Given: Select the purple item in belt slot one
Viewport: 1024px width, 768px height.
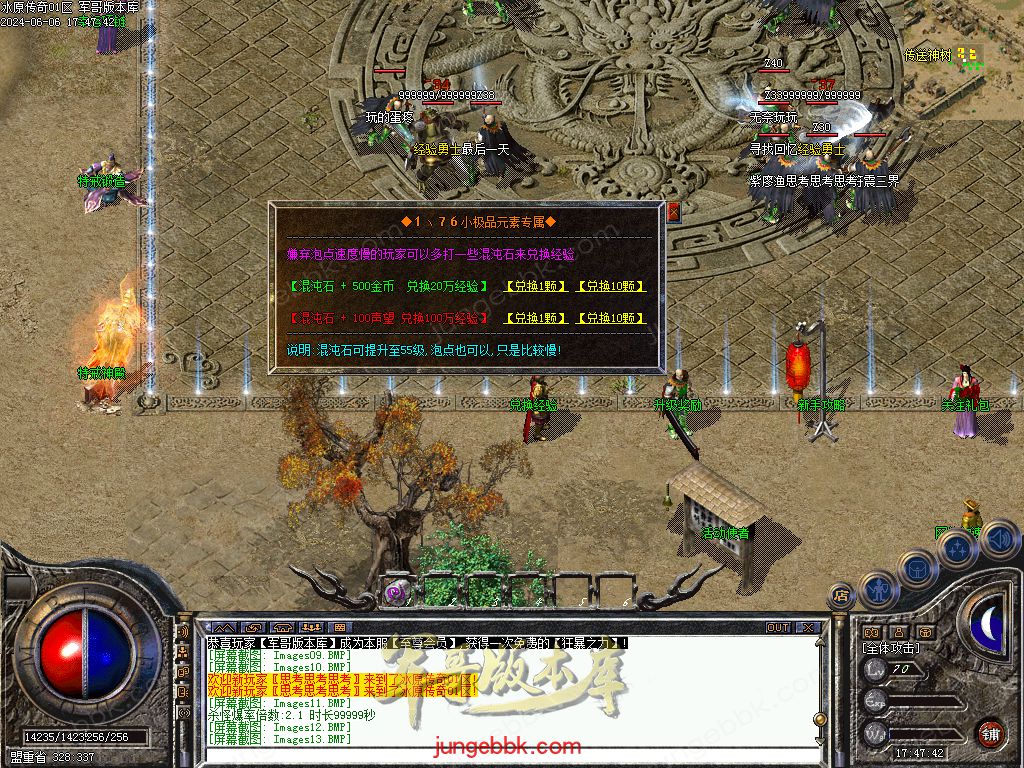Looking at the screenshot, I should [397, 592].
